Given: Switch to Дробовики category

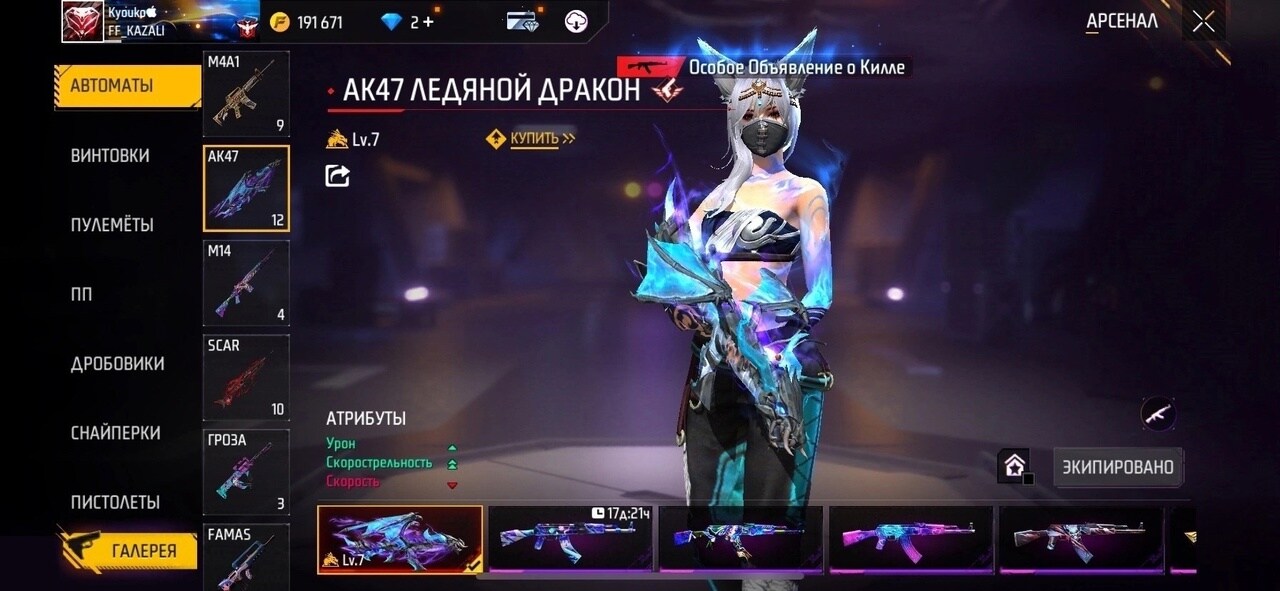Looking at the screenshot, I should (x=117, y=364).
